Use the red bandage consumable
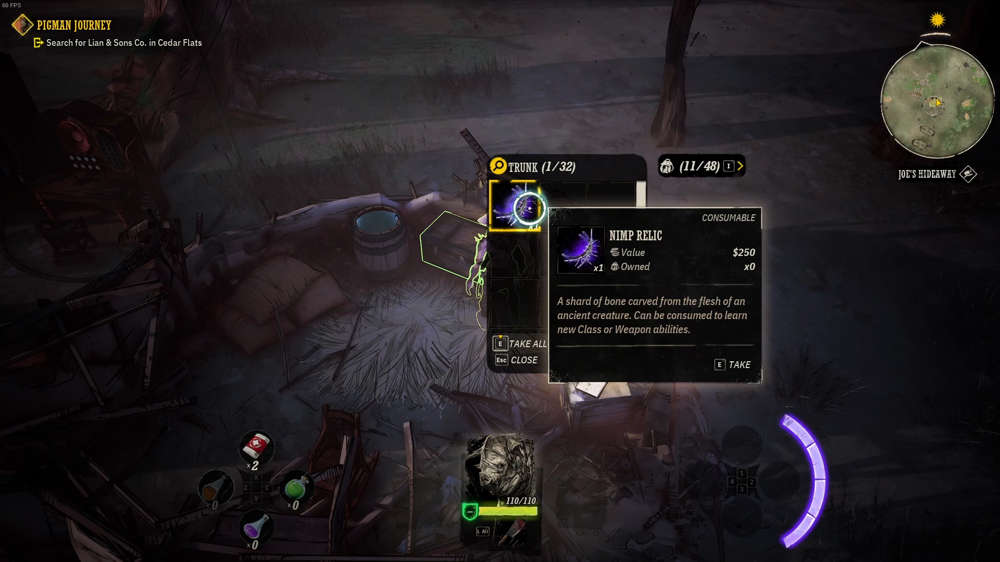Image resolution: width=1000 pixels, height=562 pixels. pyautogui.click(x=257, y=446)
